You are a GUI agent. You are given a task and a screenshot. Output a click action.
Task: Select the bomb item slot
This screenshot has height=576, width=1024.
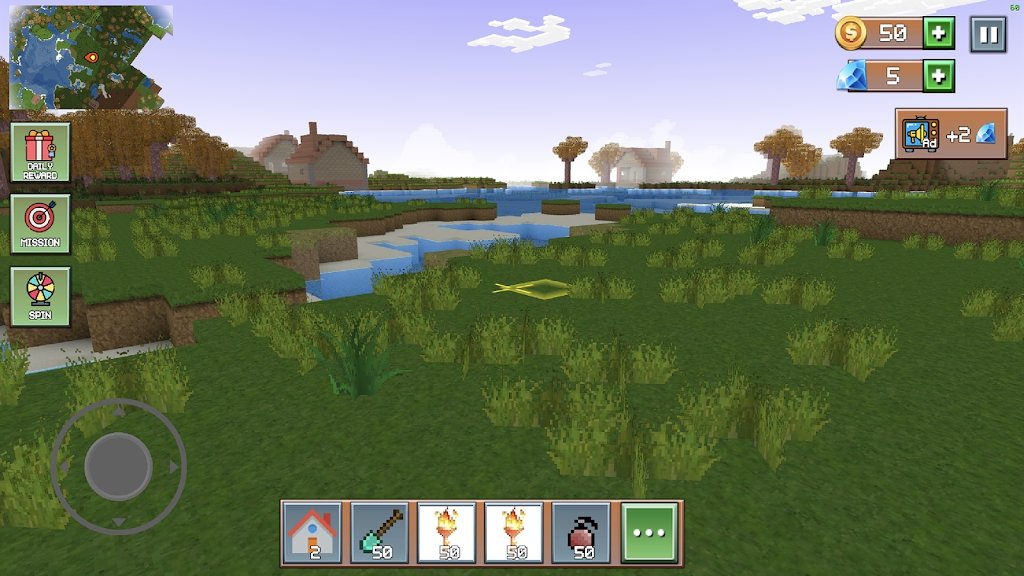tap(581, 533)
